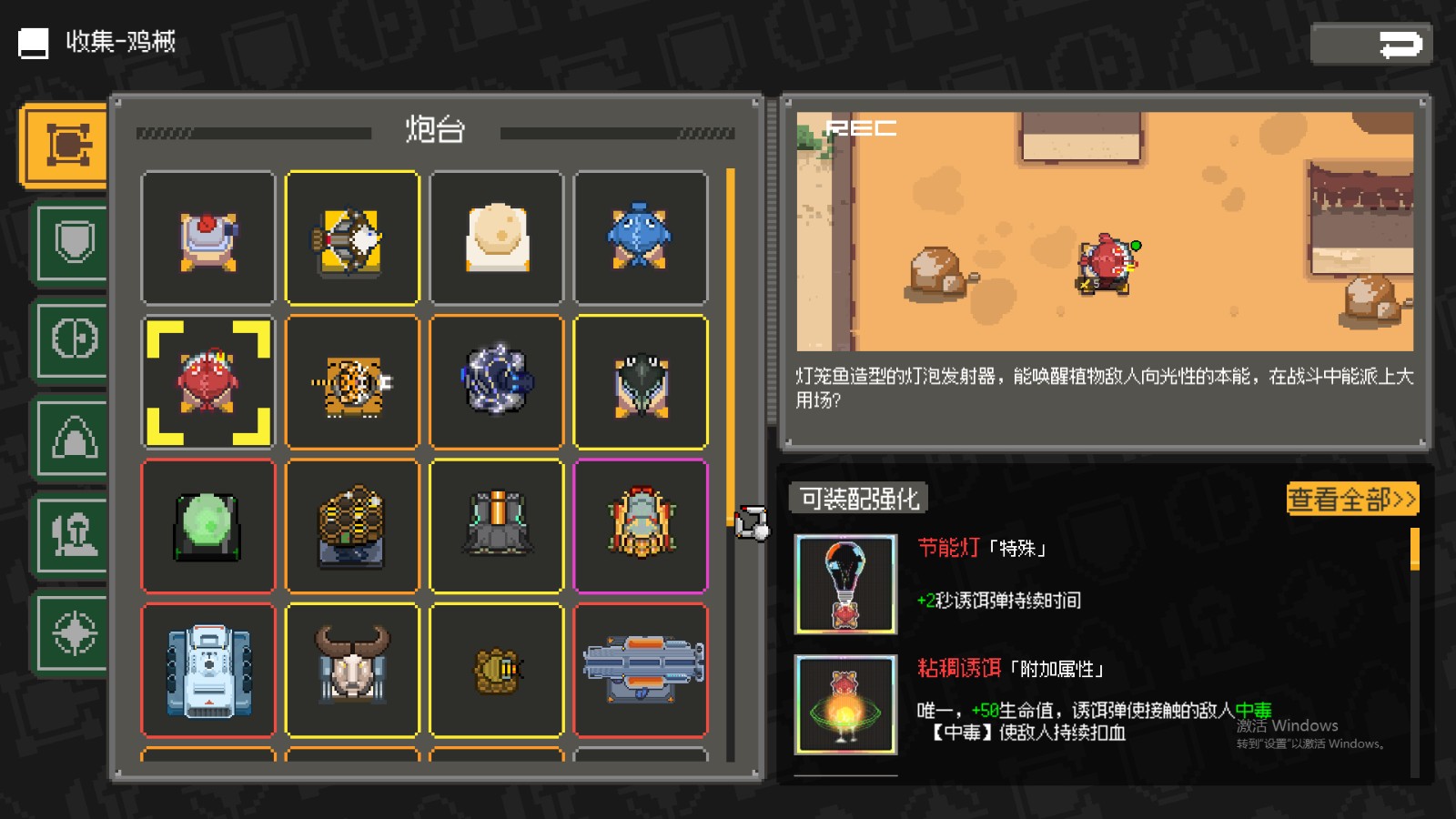The image size is (1456, 819).
Task: Select the blue pufferfish turret icon
Action: (642, 237)
